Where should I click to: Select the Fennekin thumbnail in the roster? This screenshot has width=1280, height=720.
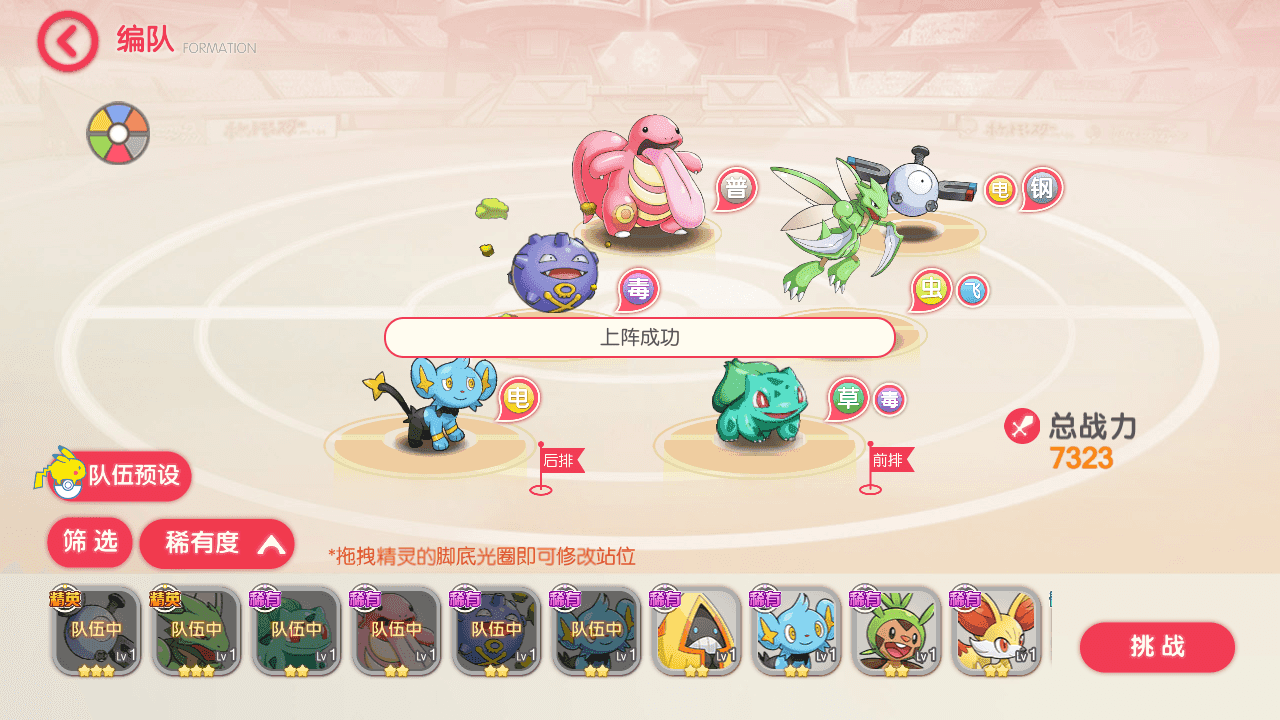pos(997,631)
